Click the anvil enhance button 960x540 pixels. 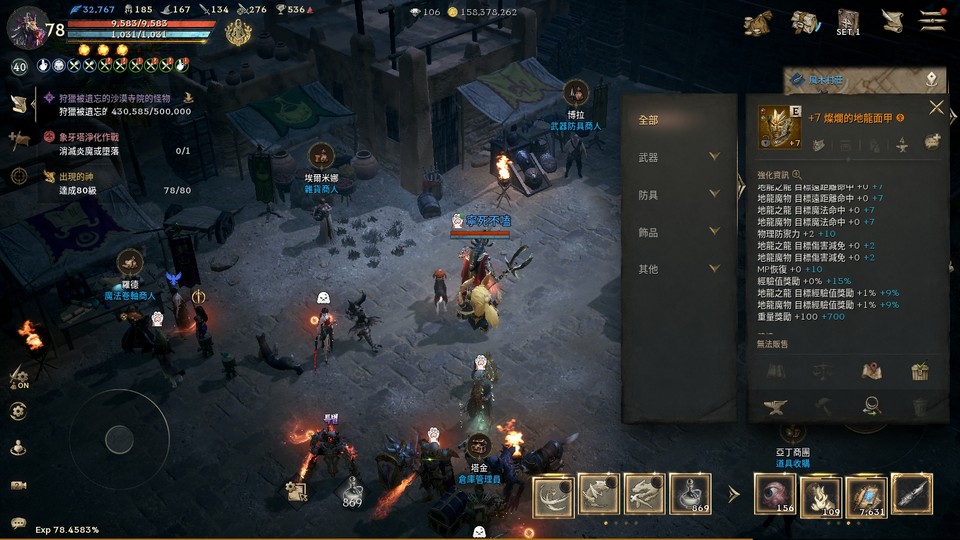(776, 406)
